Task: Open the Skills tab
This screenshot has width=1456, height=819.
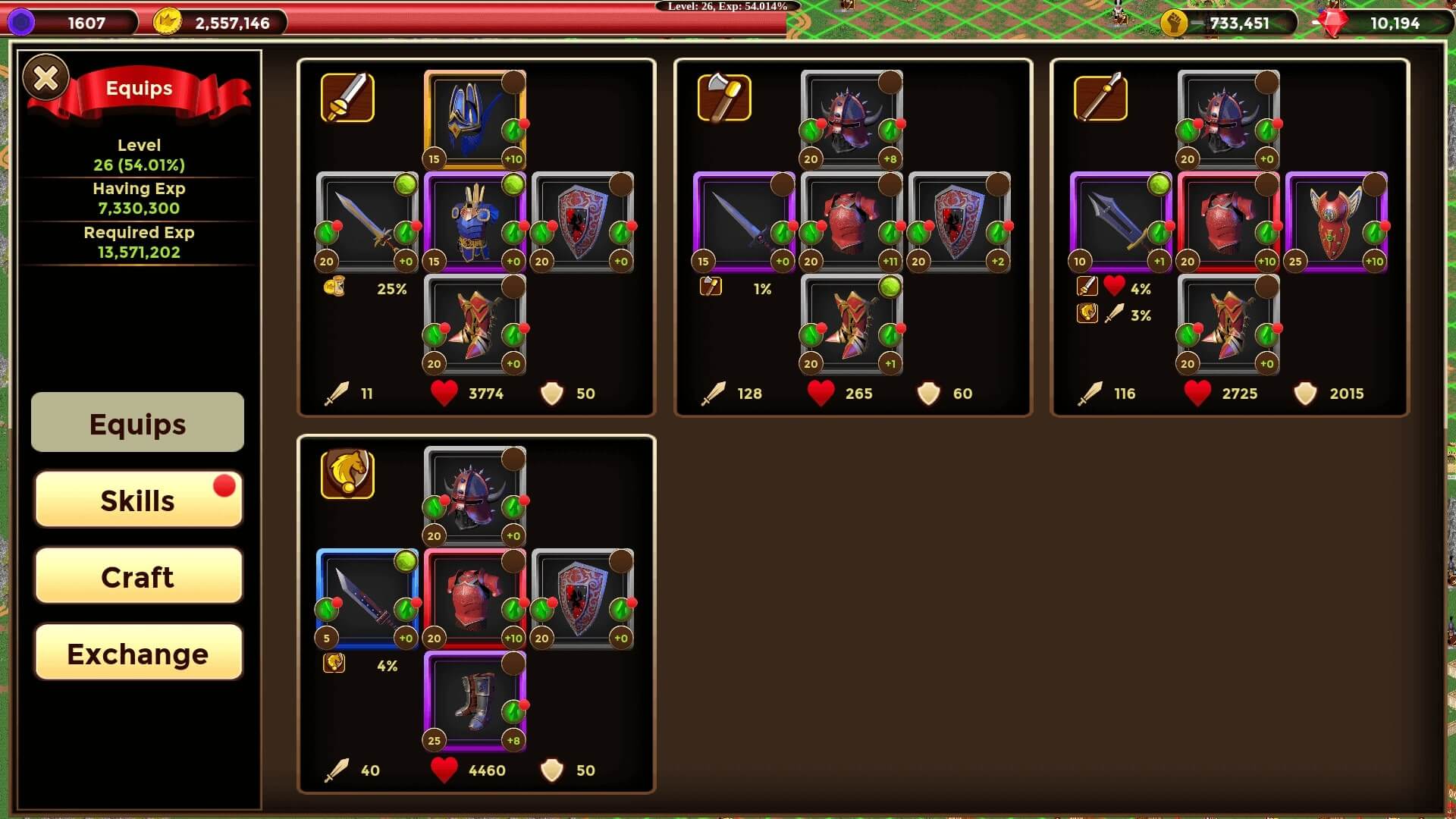Action: (138, 500)
